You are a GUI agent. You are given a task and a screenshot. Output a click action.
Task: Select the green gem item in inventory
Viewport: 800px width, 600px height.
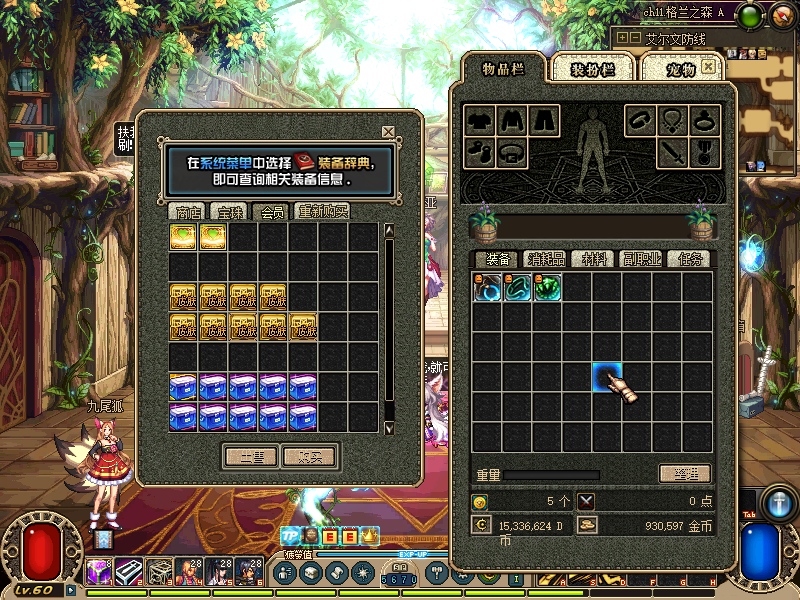[x=547, y=288]
